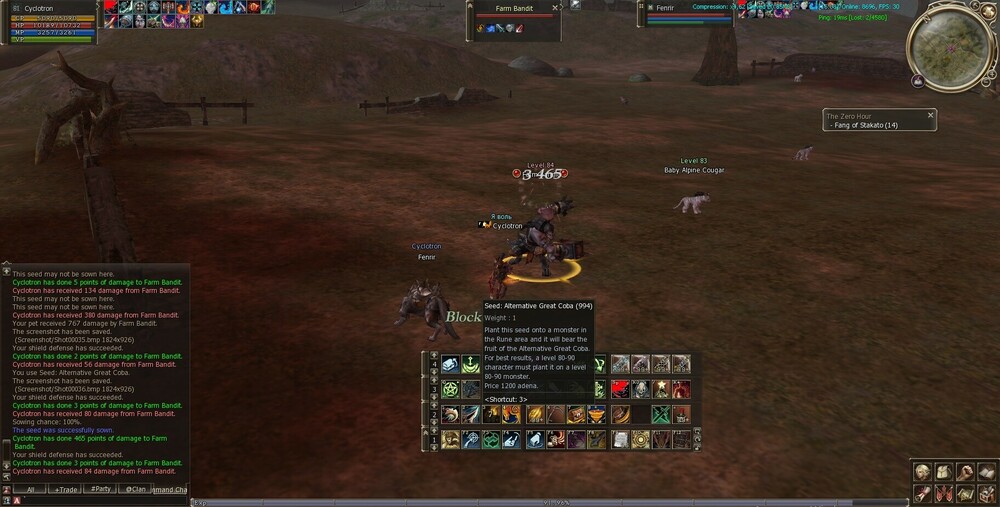Viewport: 1000px width, 507px height.
Task: Click the Cyclotron player status panel
Action: tap(49, 22)
